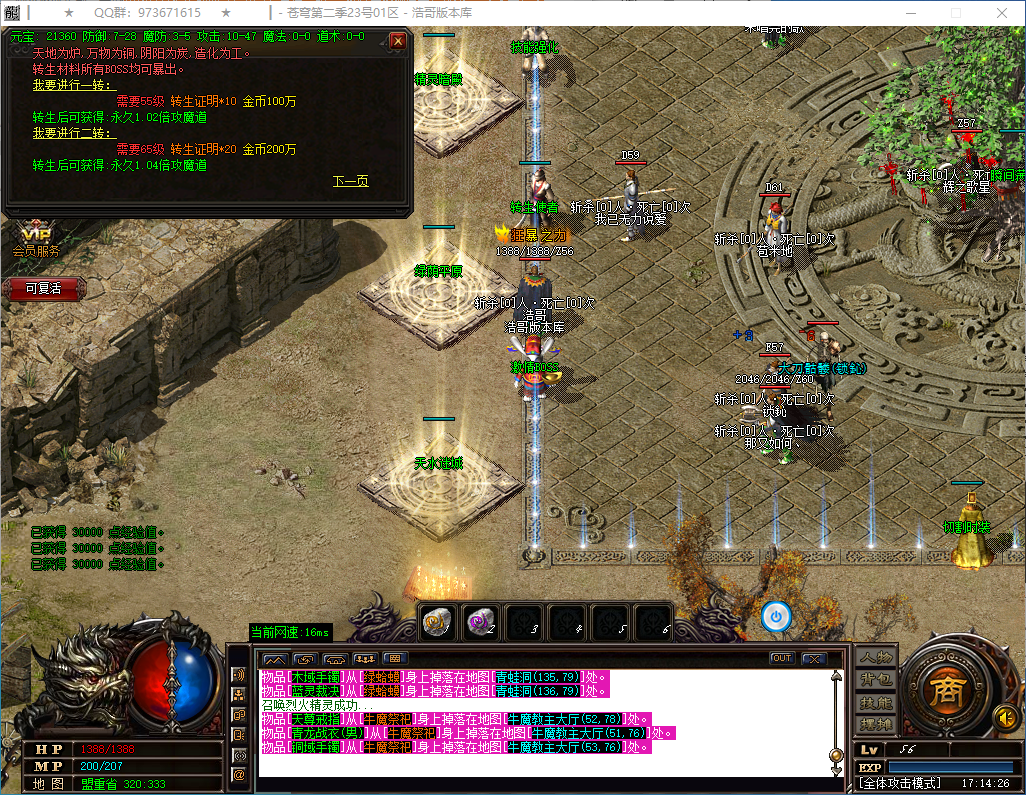The height and width of the screenshot is (795, 1026).
Task: Use the purple item in hotbar slot 2
Action: coord(481,621)
